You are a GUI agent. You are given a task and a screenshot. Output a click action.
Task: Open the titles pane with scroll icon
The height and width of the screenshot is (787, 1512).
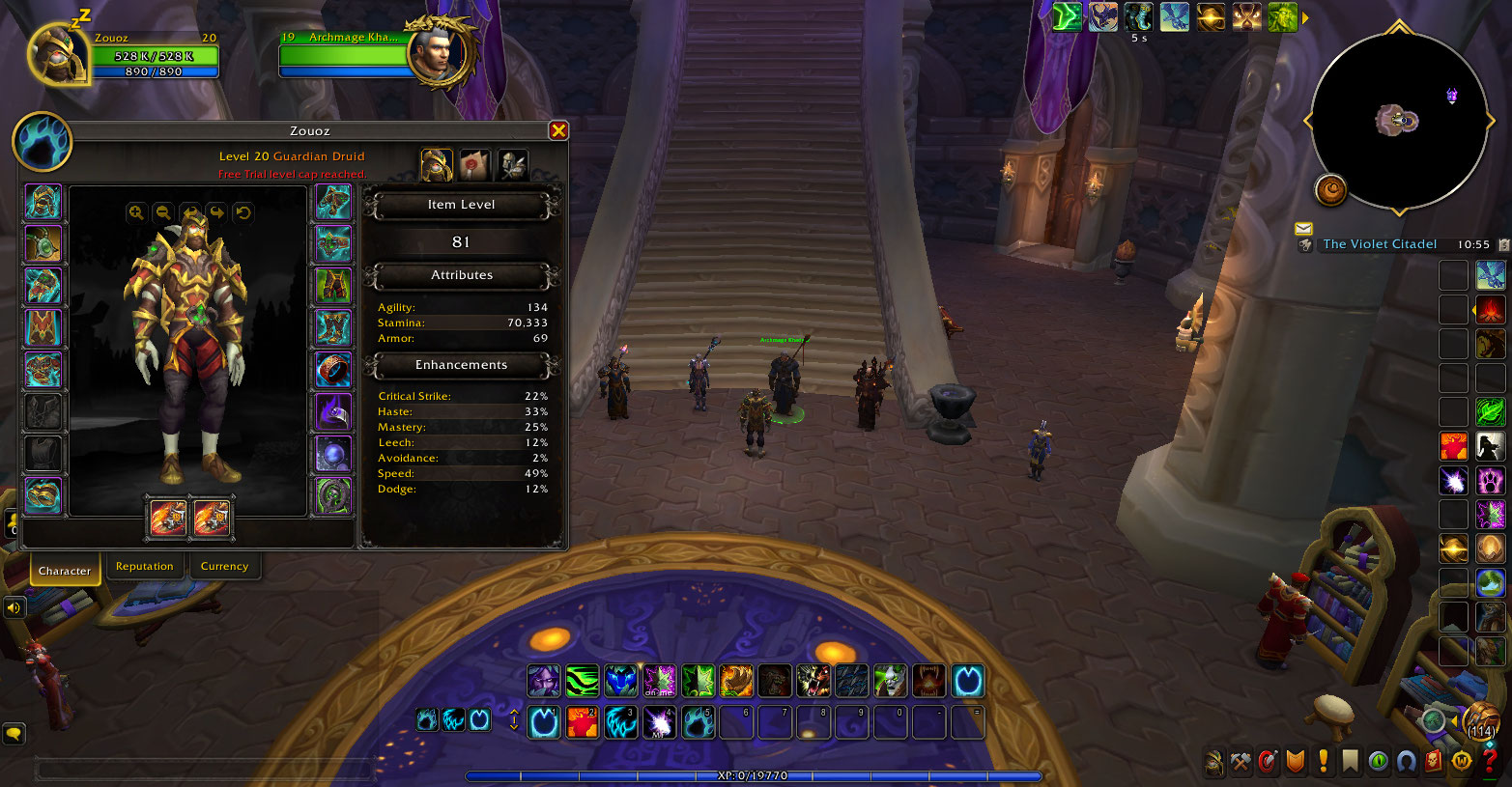click(474, 165)
